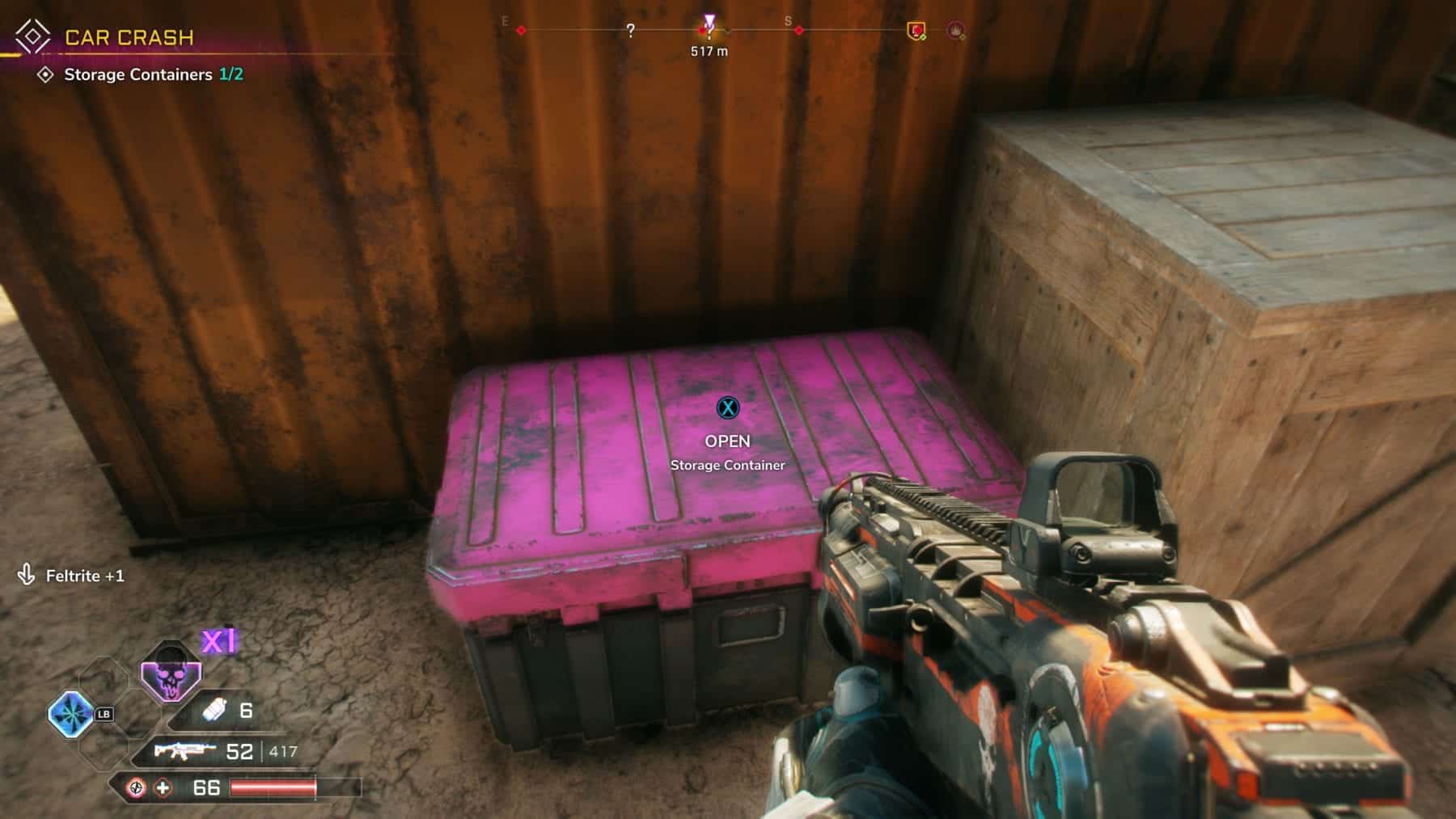Choose the assault rifle weapon icon

click(x=185, y=751)
